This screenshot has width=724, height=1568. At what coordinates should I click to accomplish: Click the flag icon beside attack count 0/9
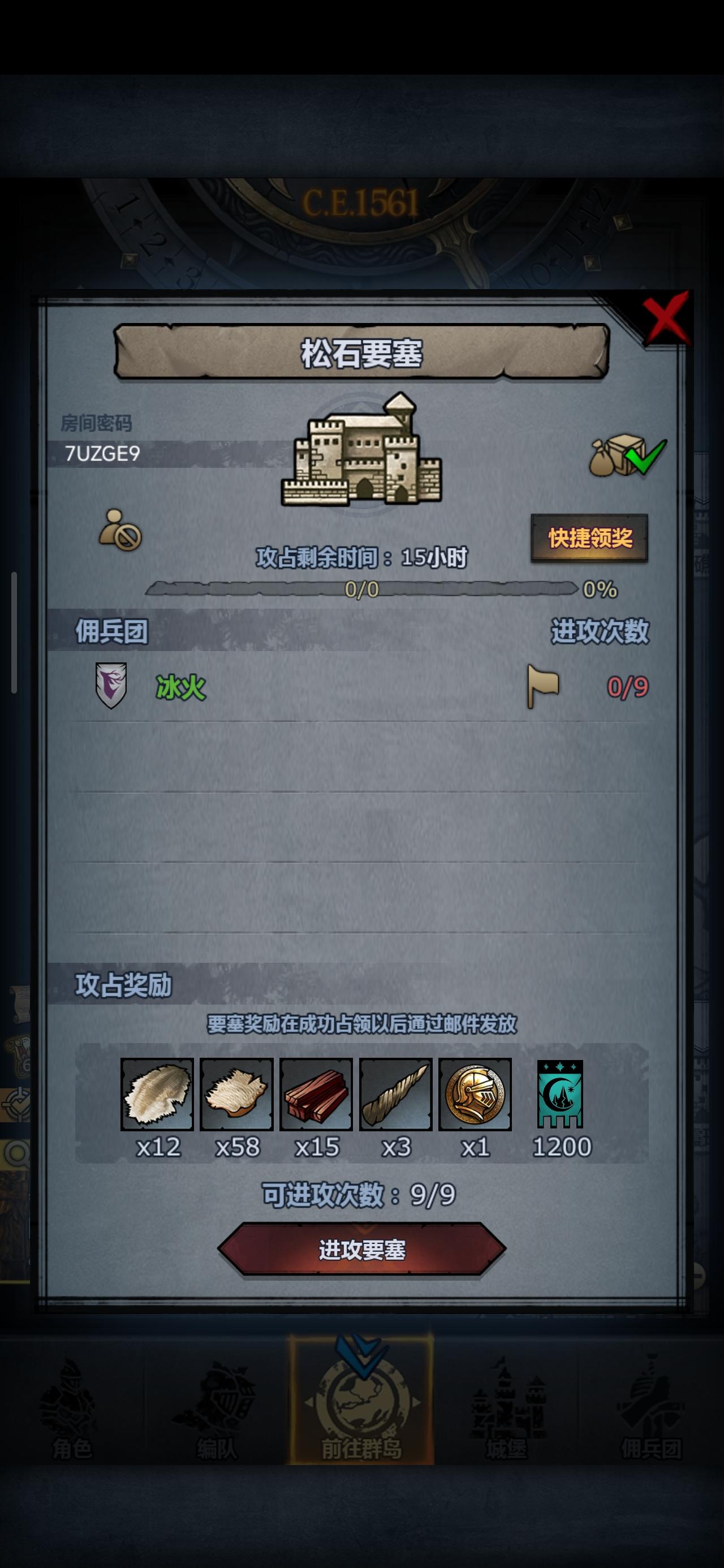point(542,685)
